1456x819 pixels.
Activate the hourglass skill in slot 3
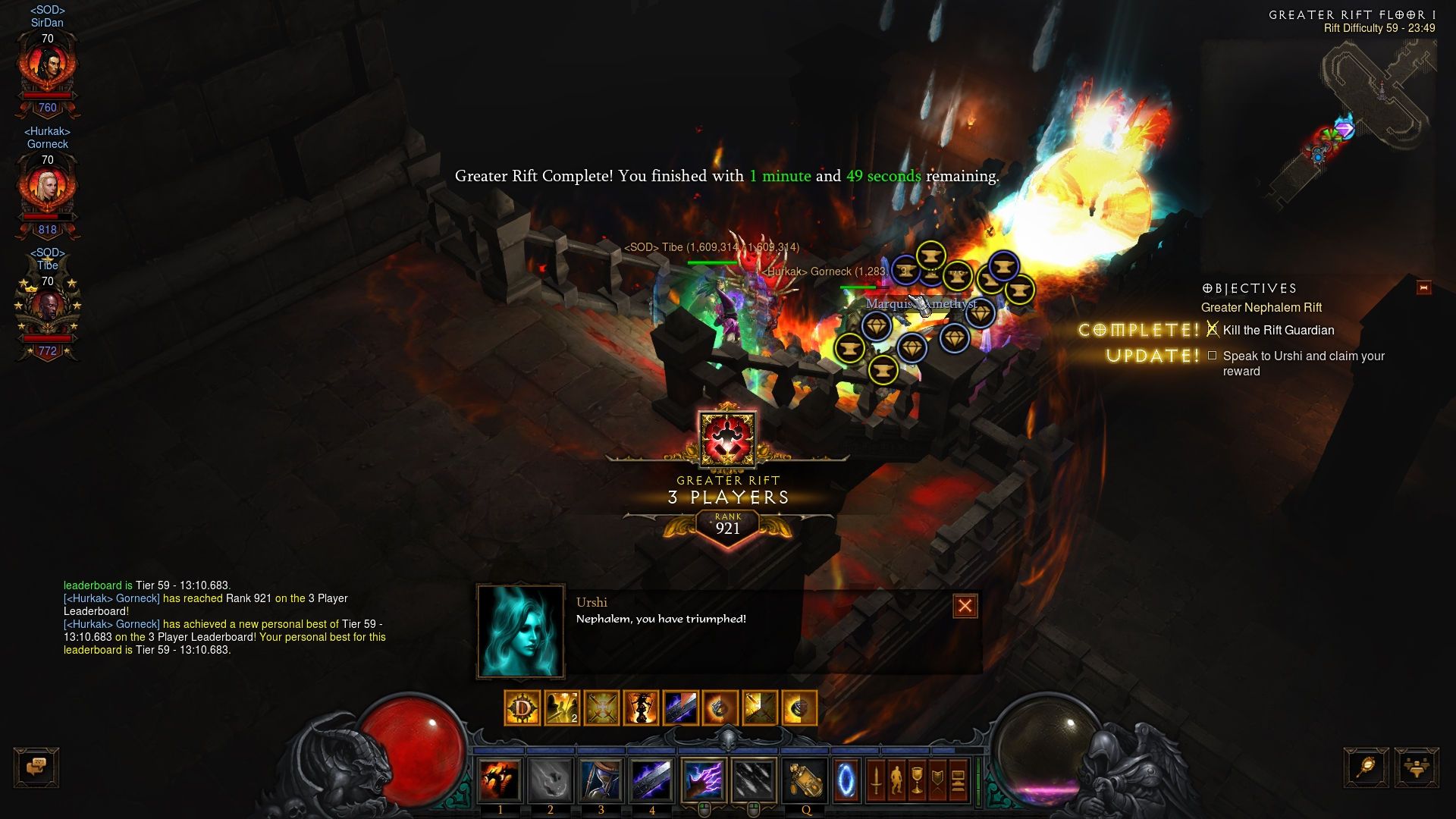[601, 780]
